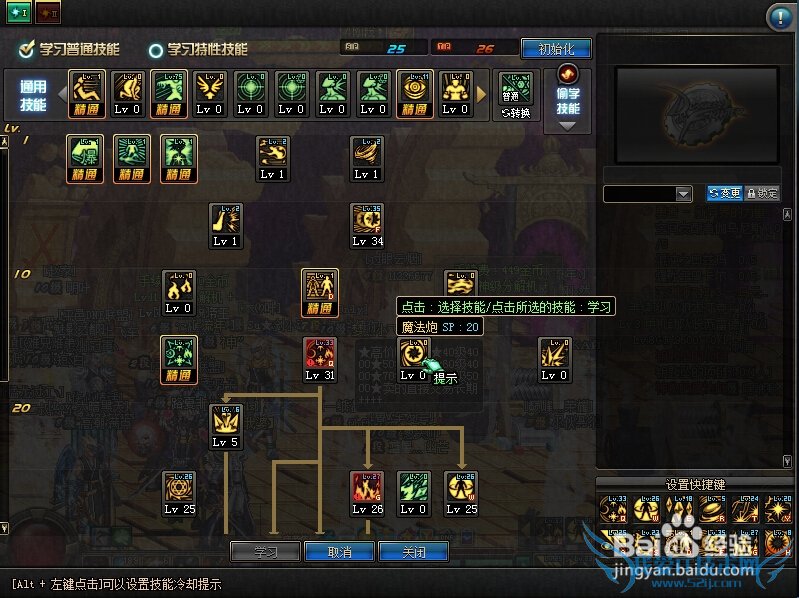Select the Lv 5 skill icon

click(x=225, y=421)
